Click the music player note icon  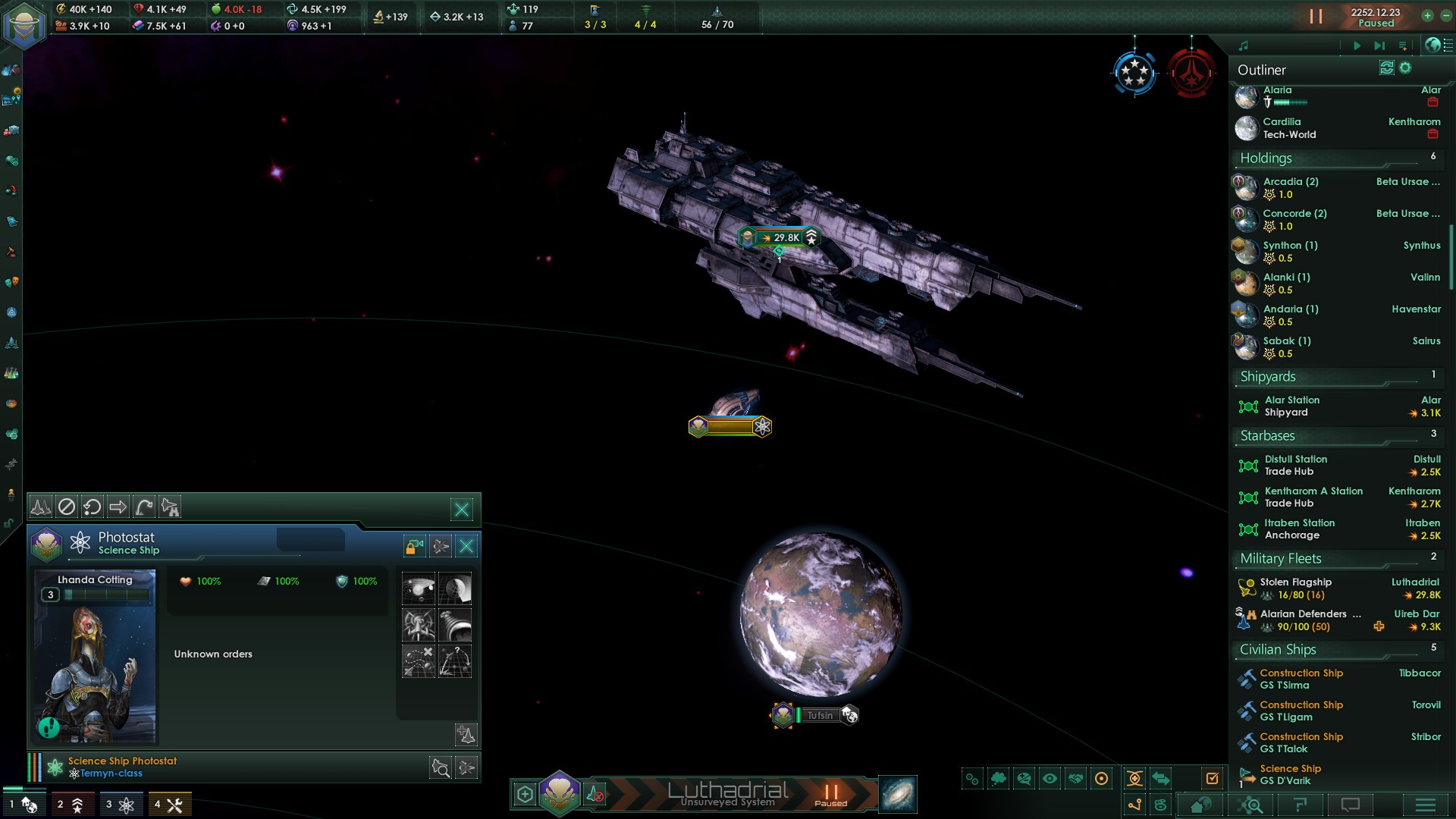1244,45
